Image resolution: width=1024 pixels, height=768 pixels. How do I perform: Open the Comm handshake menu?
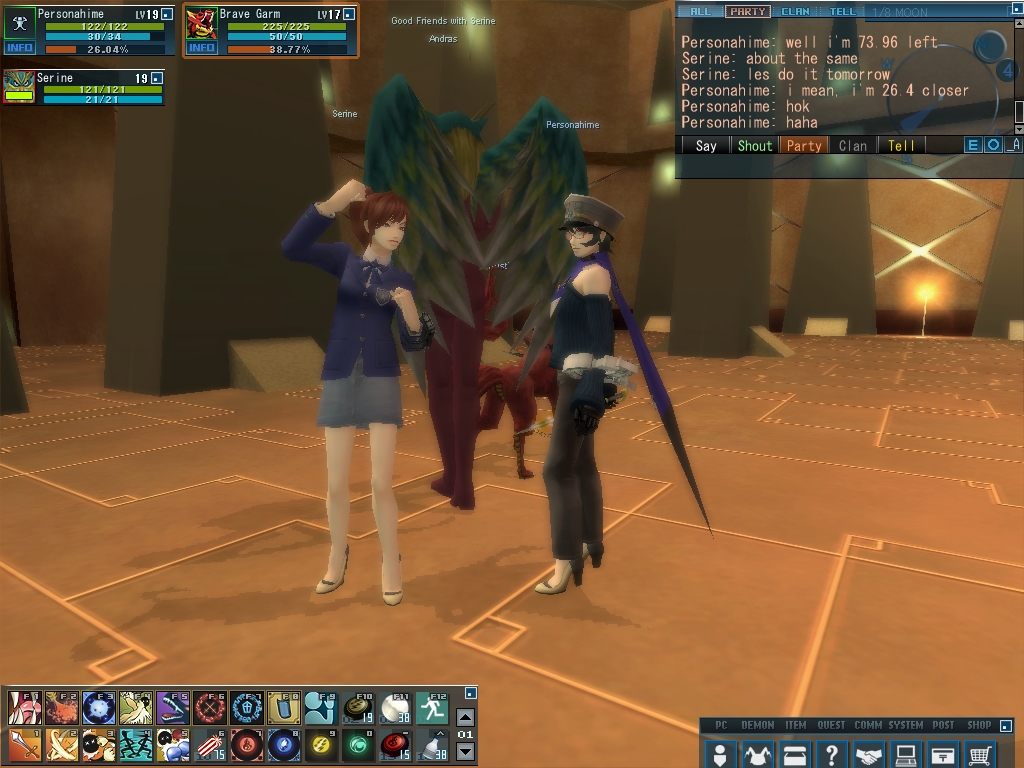869,753
